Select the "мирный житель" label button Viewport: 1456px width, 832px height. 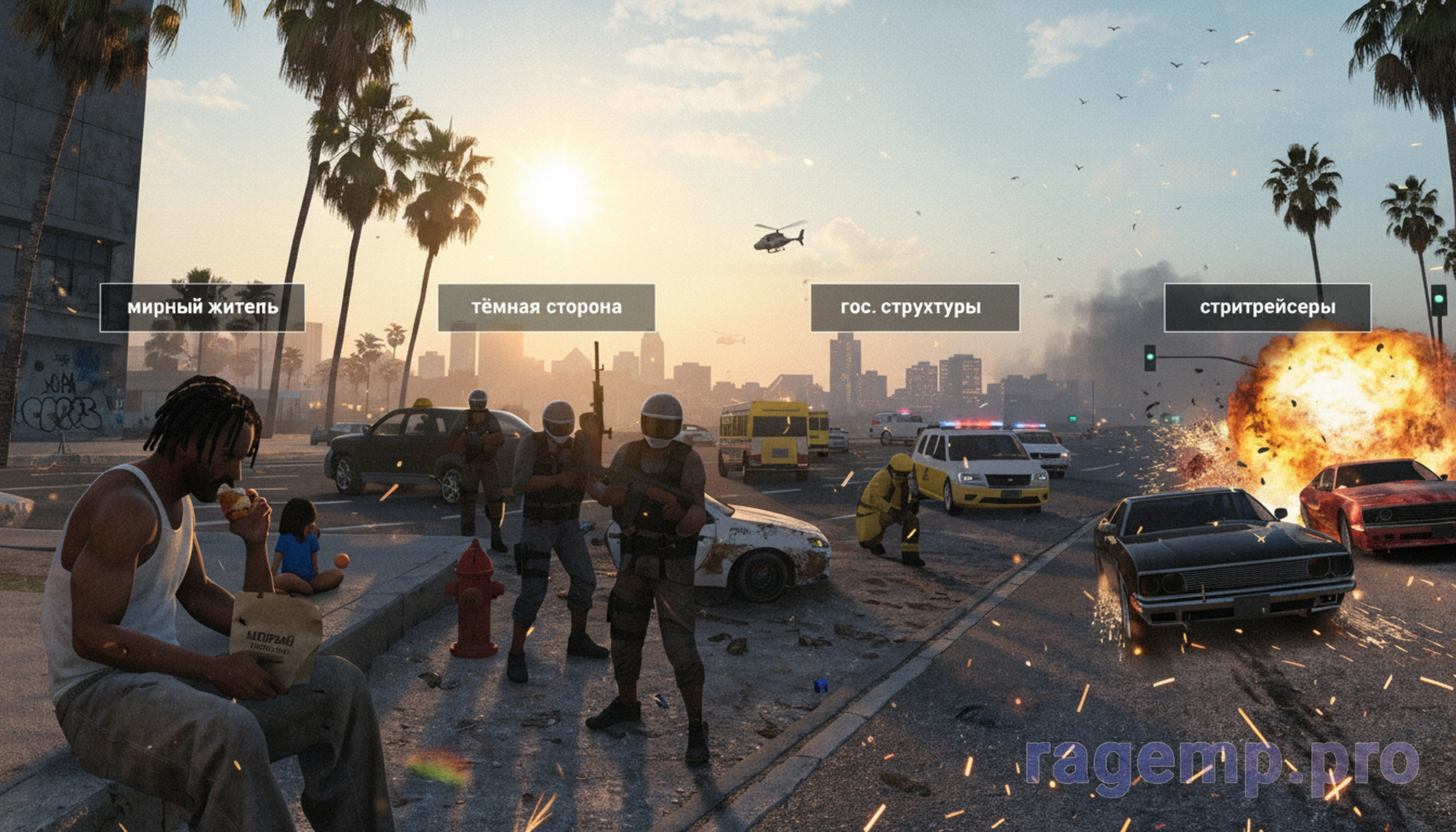(x=202, y=307)
